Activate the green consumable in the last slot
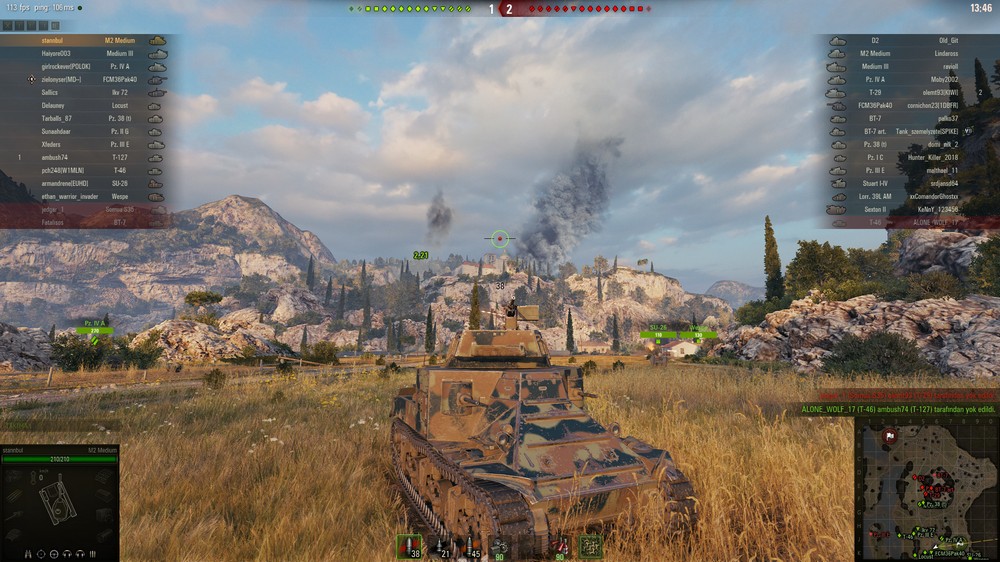The height and width of the screenshot is (562, 1000). point(591,546)
